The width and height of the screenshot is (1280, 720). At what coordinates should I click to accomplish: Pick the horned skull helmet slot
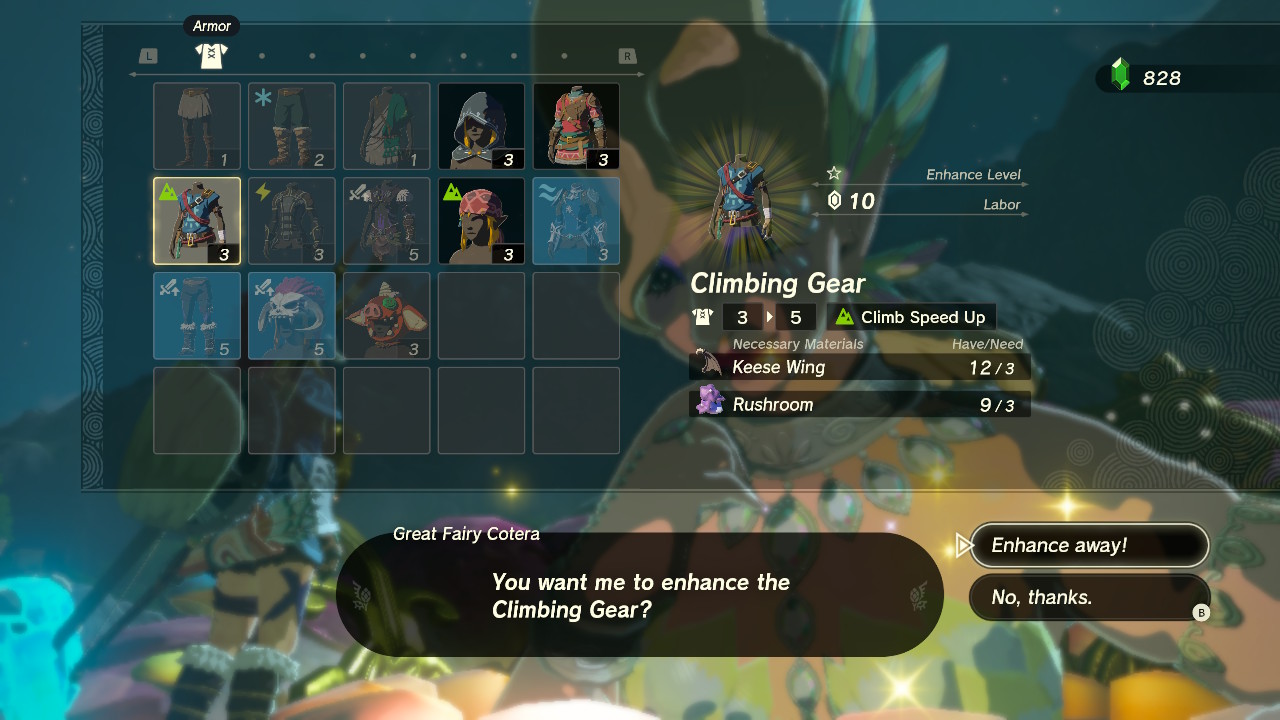[x=291, y=315]
